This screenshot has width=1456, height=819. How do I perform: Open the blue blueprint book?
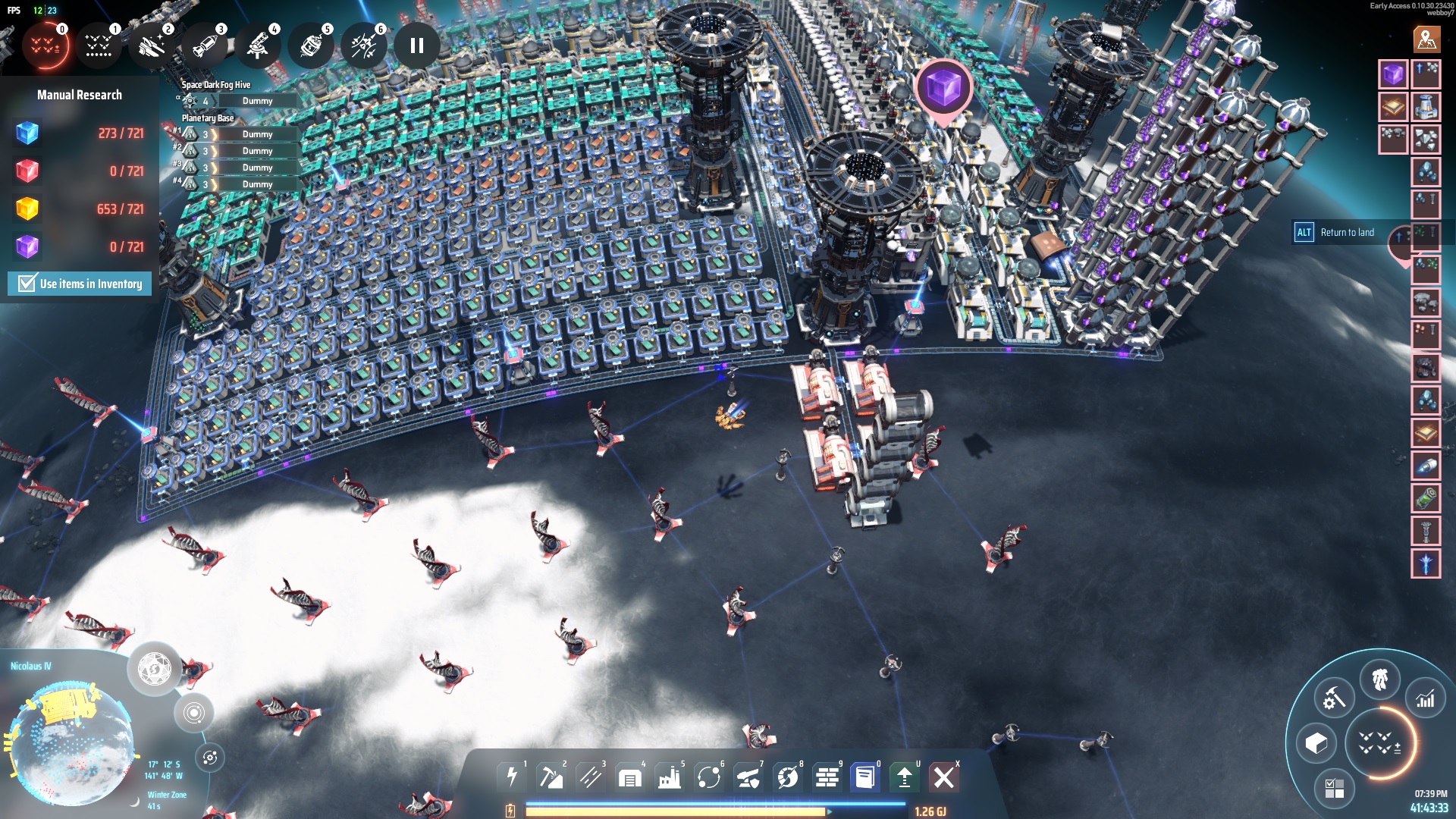(x=864, y=777)
